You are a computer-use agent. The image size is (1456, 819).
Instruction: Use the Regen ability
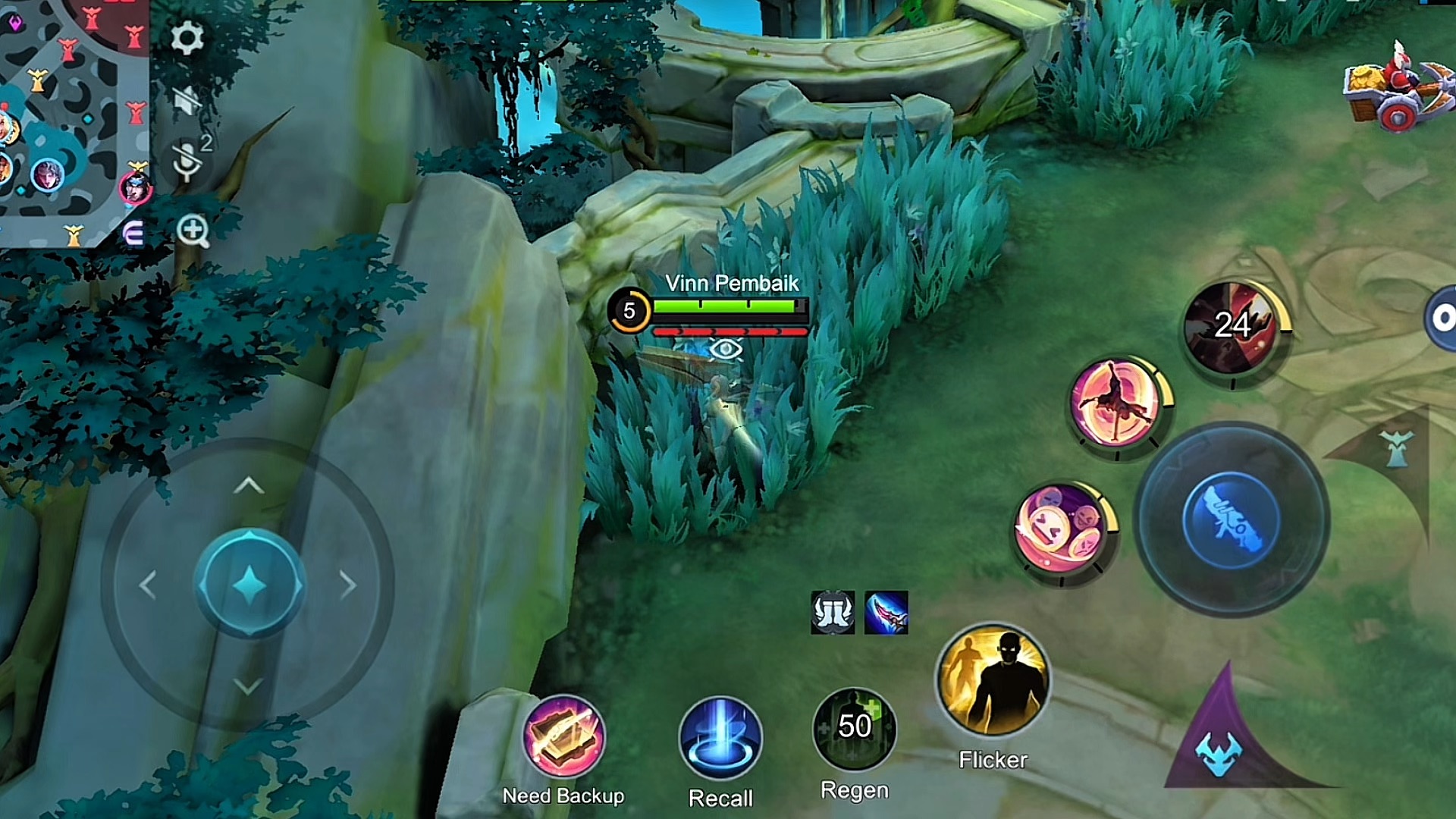(x=854, y=729)
